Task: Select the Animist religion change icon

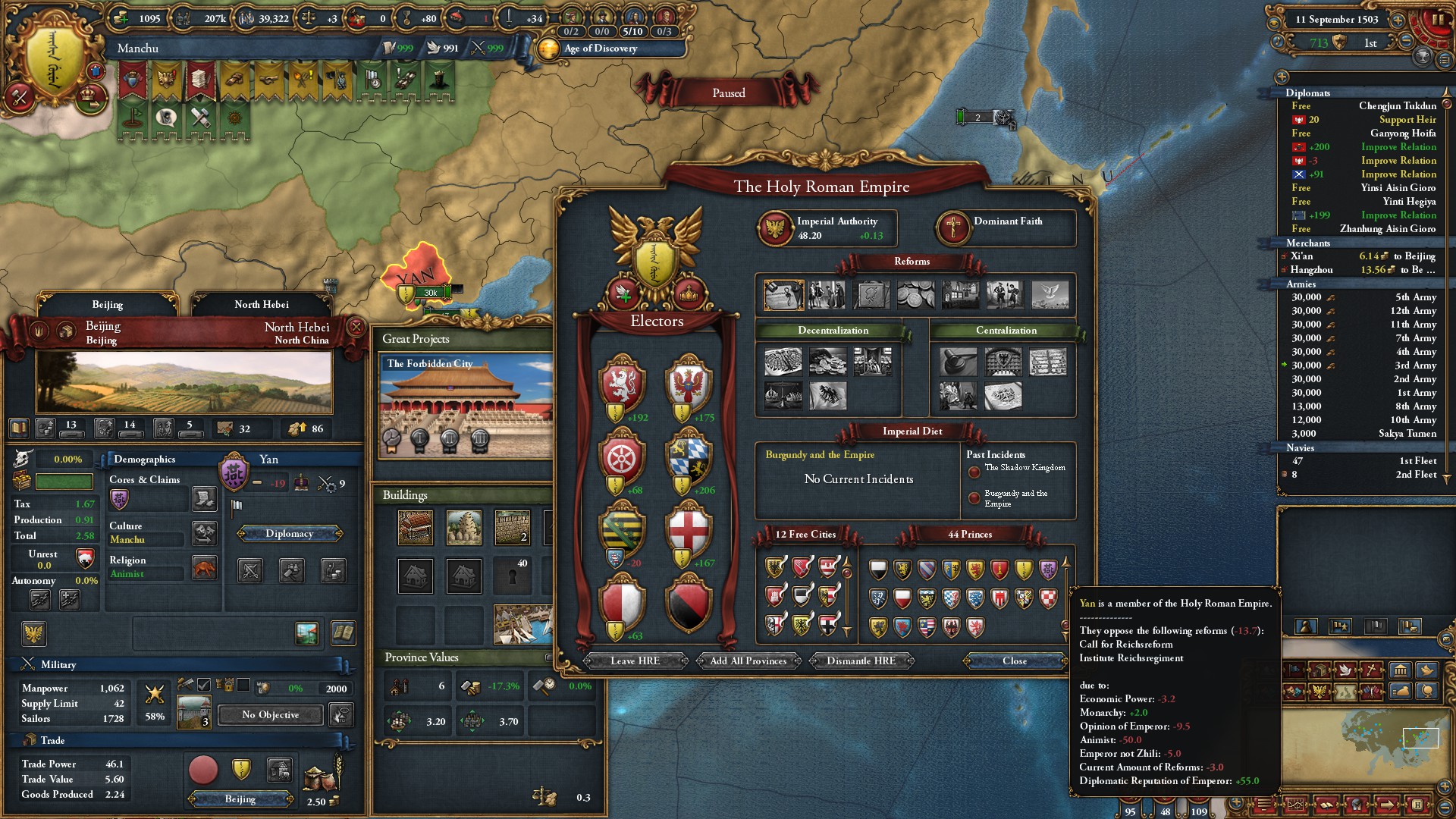Action: (x=205, y=569)
